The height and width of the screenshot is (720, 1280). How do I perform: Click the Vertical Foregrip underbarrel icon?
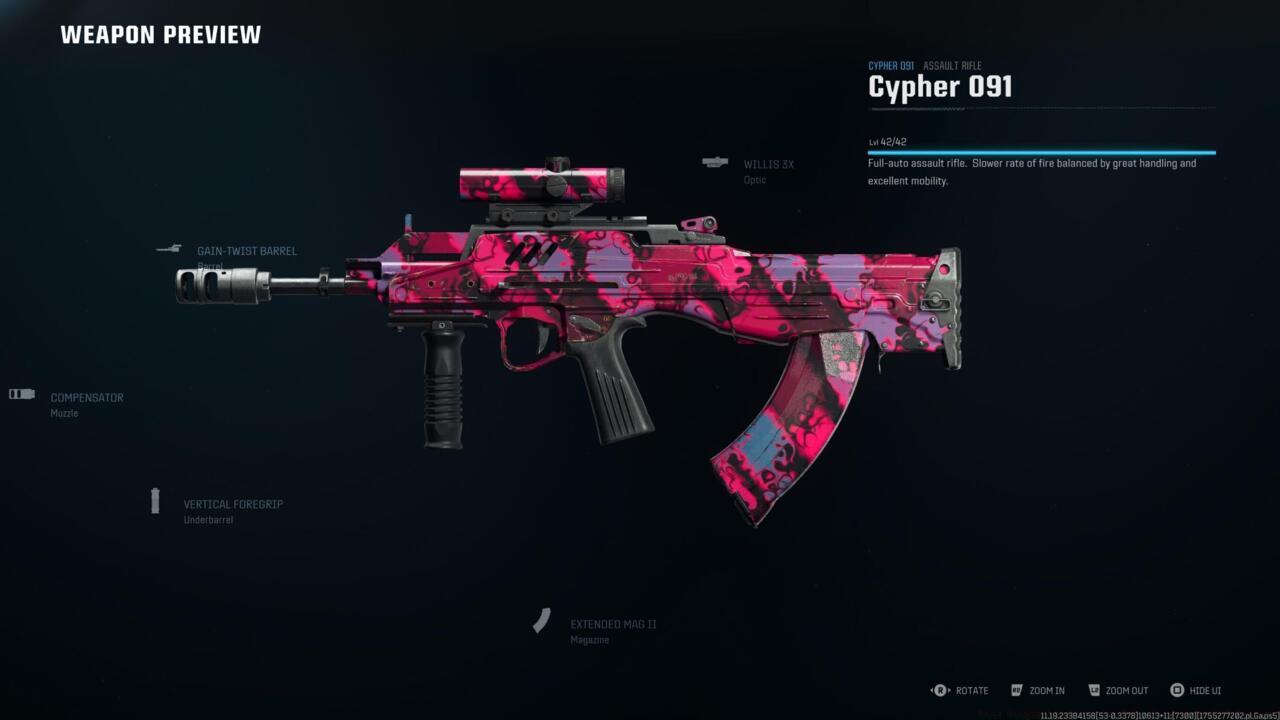pyautogui.click(x=156, y=501)
